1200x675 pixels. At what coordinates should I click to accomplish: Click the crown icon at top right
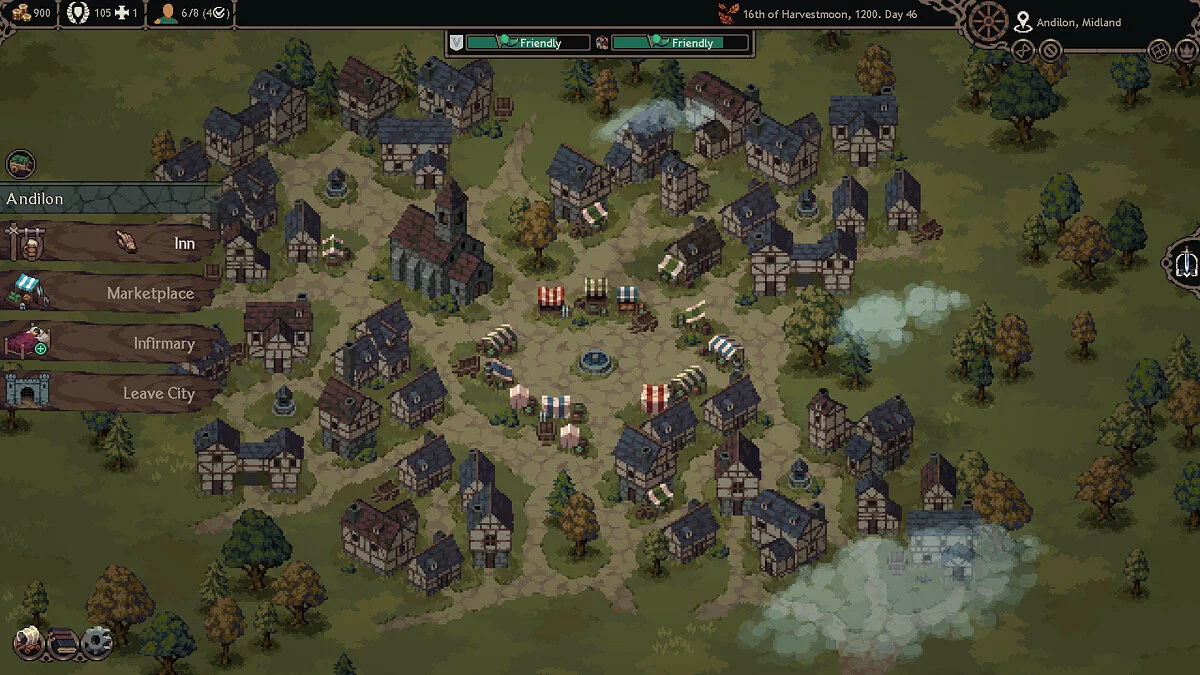click(x=1188, y=50)
